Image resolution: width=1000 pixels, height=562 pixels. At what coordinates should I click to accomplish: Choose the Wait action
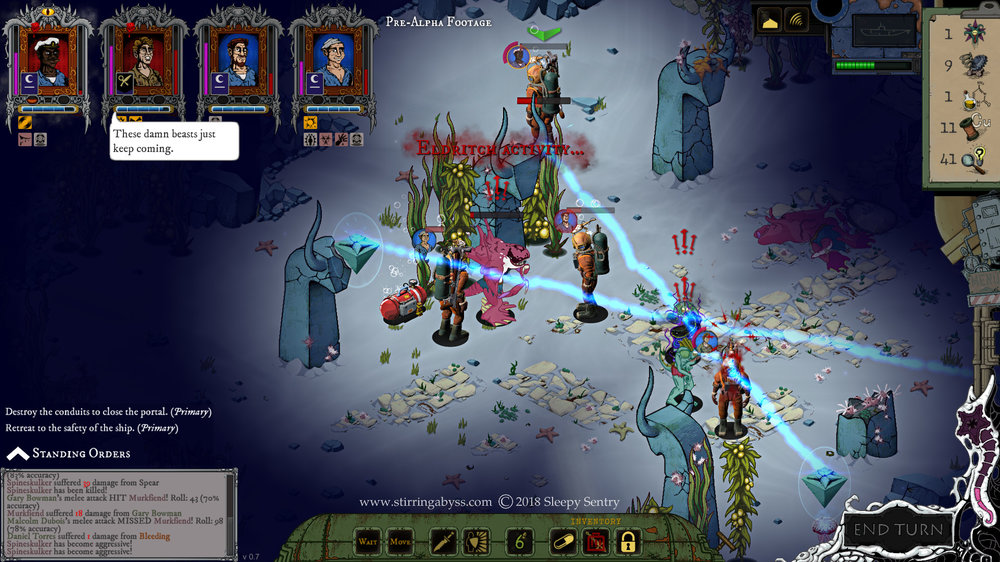368,542
